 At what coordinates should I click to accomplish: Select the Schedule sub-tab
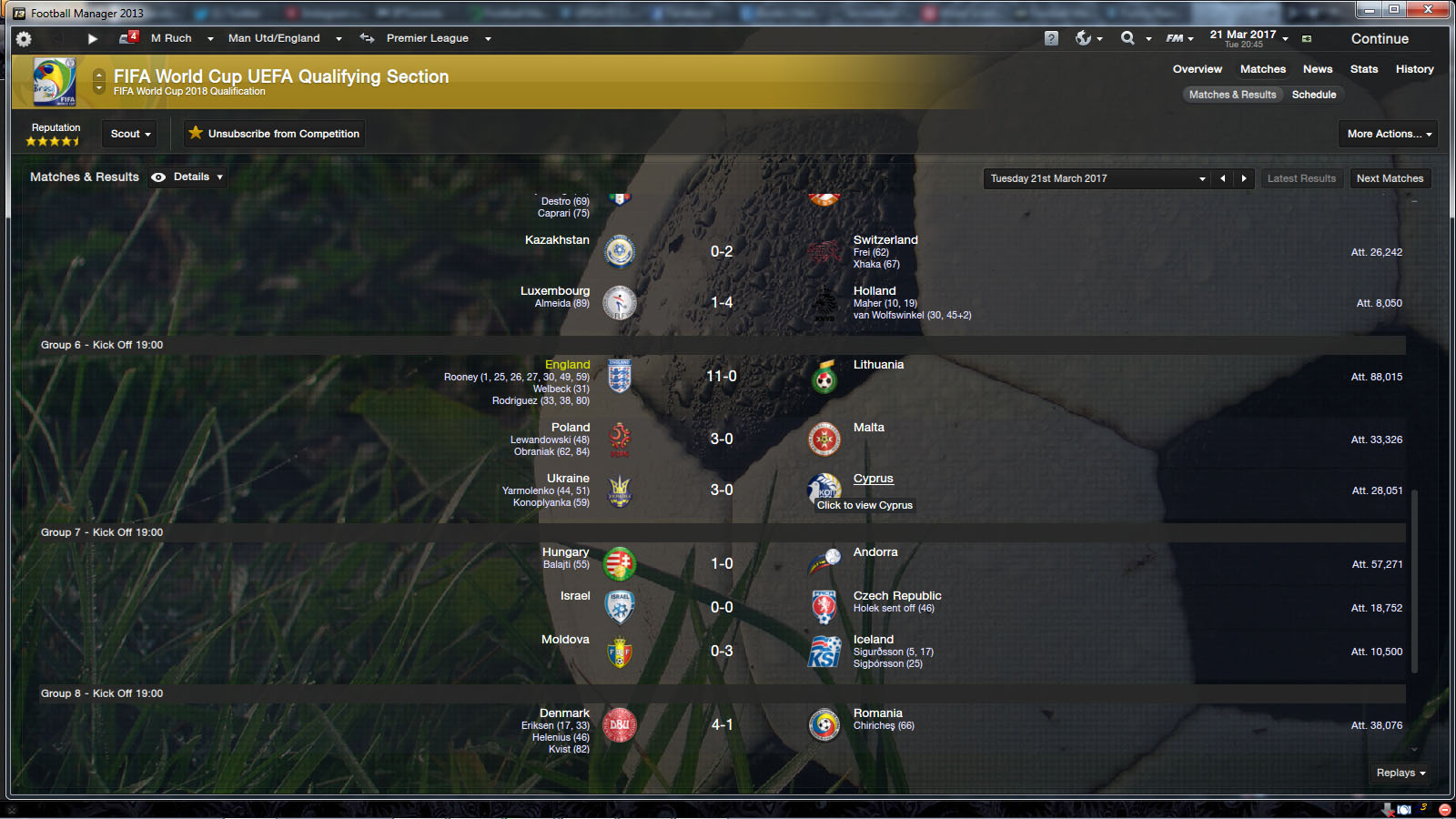click(x=1313, y=95)
